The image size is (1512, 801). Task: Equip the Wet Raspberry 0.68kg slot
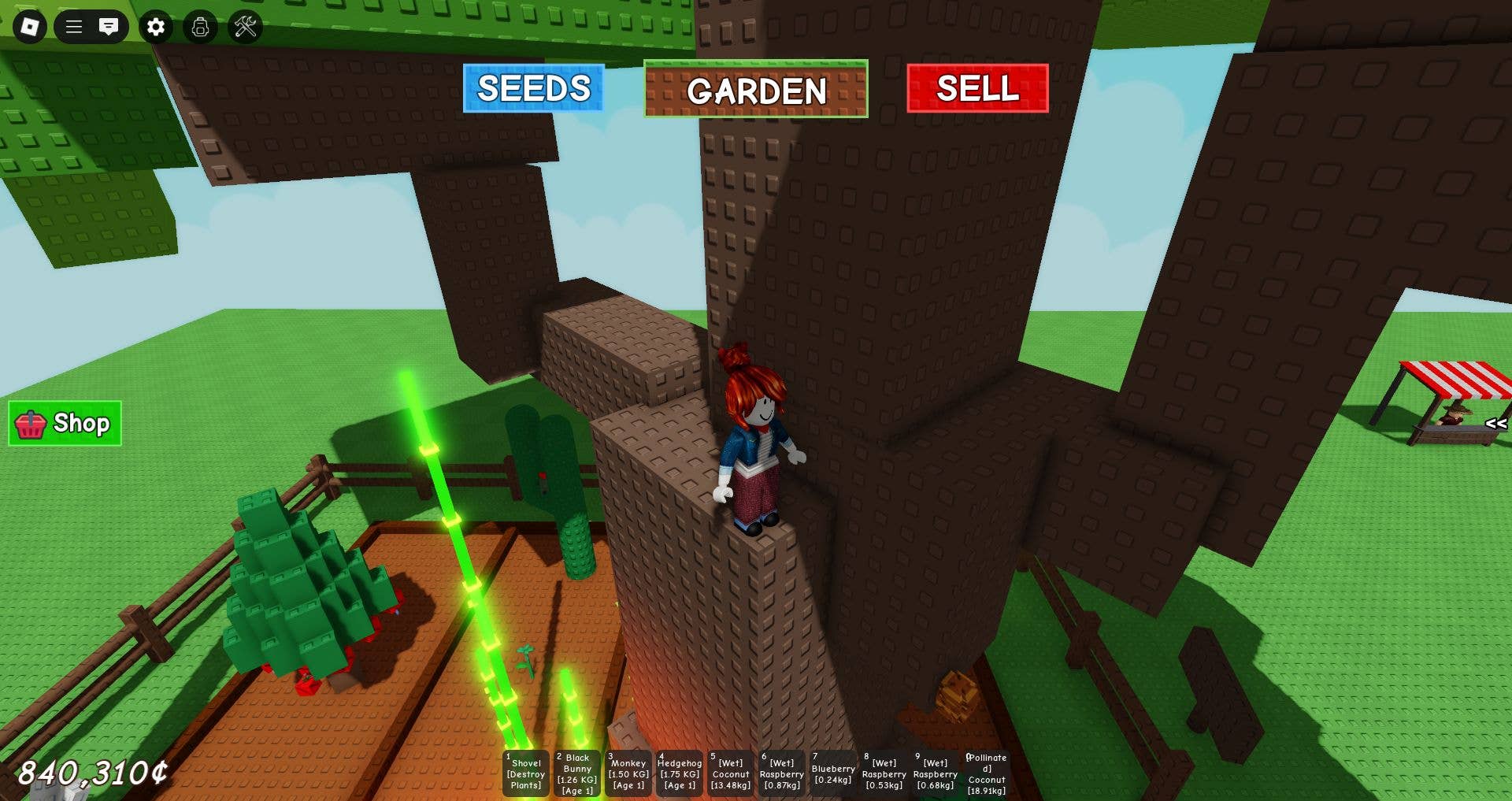point(936,773)
